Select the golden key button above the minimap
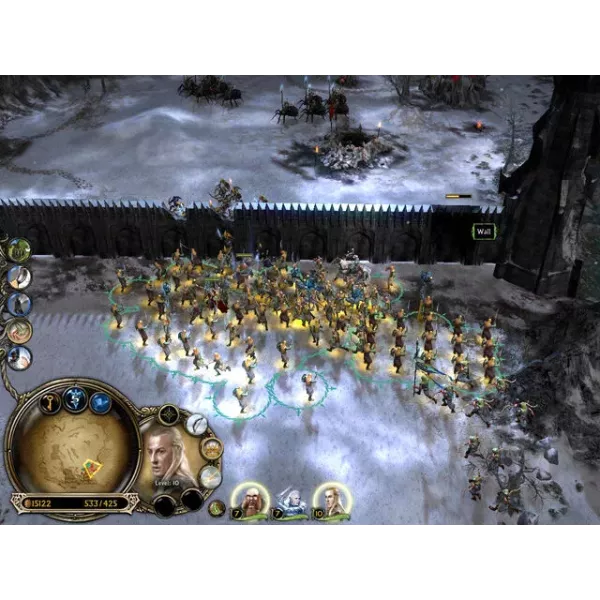This screenshot has height=600, width=600. 49,402
